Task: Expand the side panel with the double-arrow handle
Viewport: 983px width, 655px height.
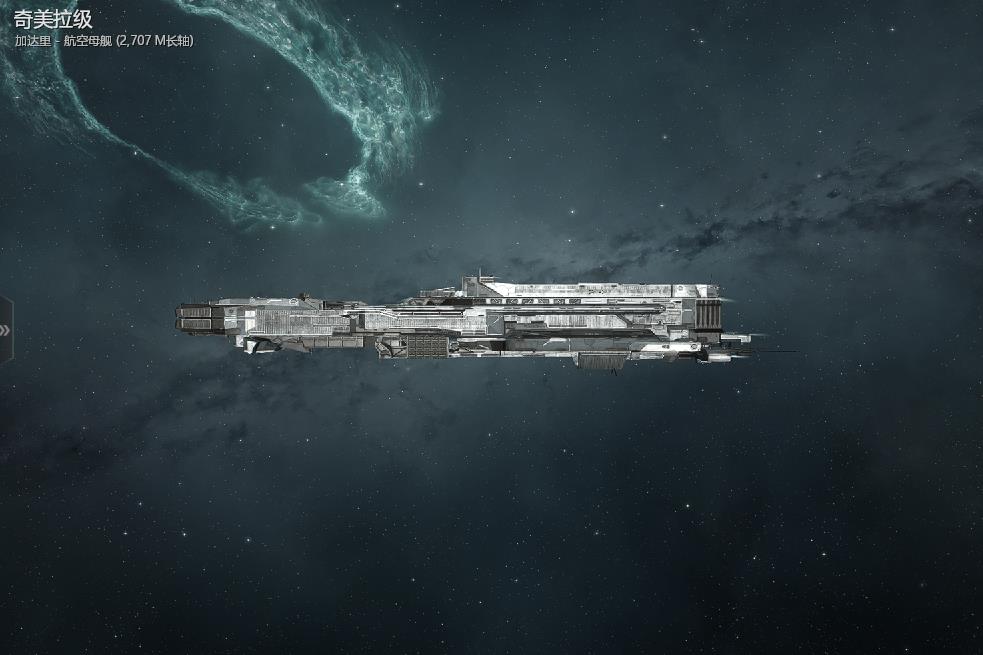Action: 6,330
